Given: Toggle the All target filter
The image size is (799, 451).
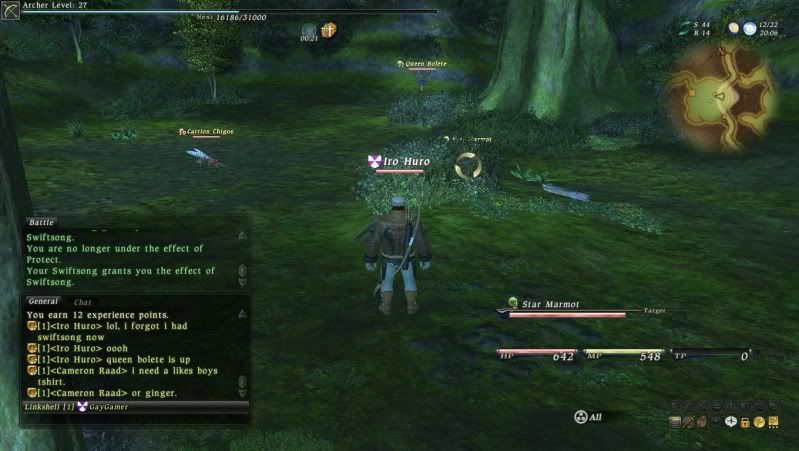Looking at the screenshot, I should [589, 416].
